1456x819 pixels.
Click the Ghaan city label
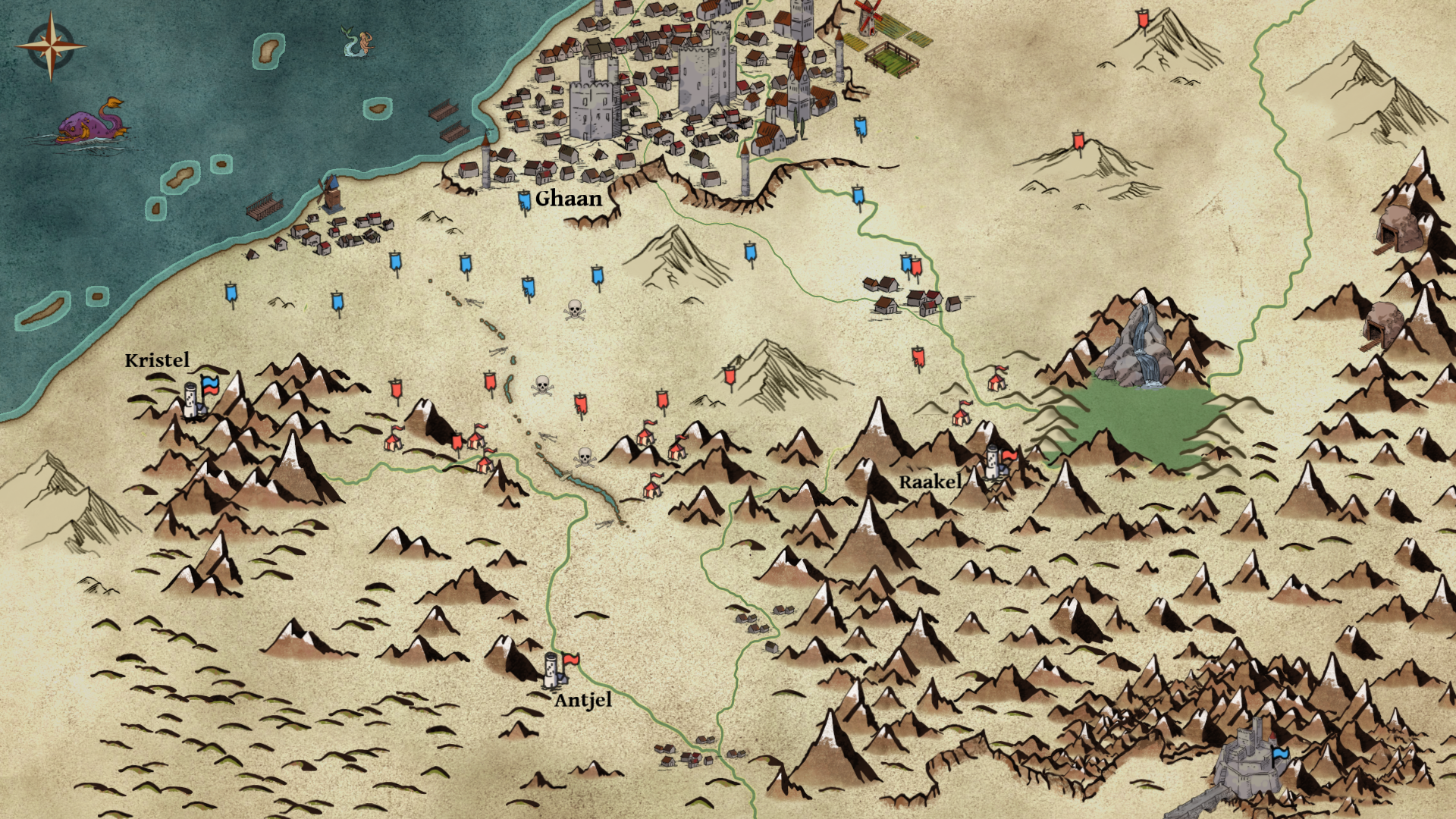click(568, 199)
